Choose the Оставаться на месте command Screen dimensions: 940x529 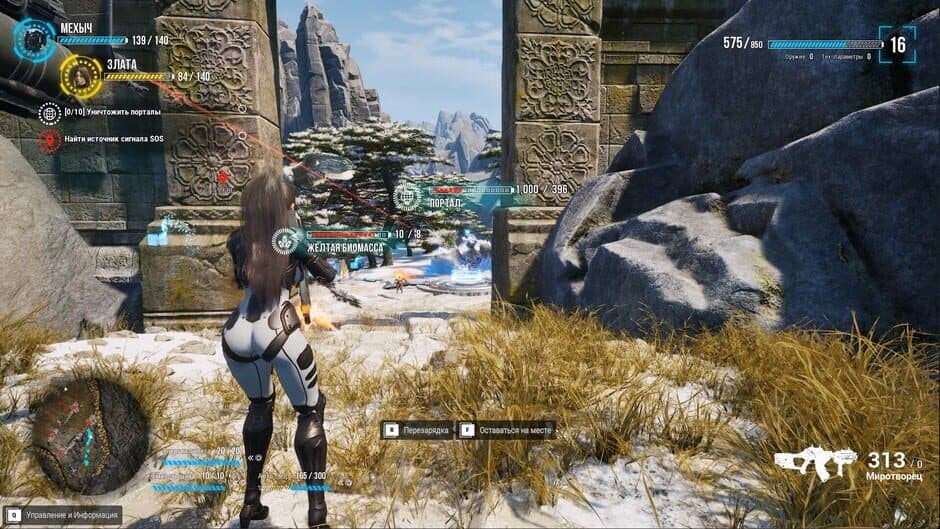click(x=507, y=430)
